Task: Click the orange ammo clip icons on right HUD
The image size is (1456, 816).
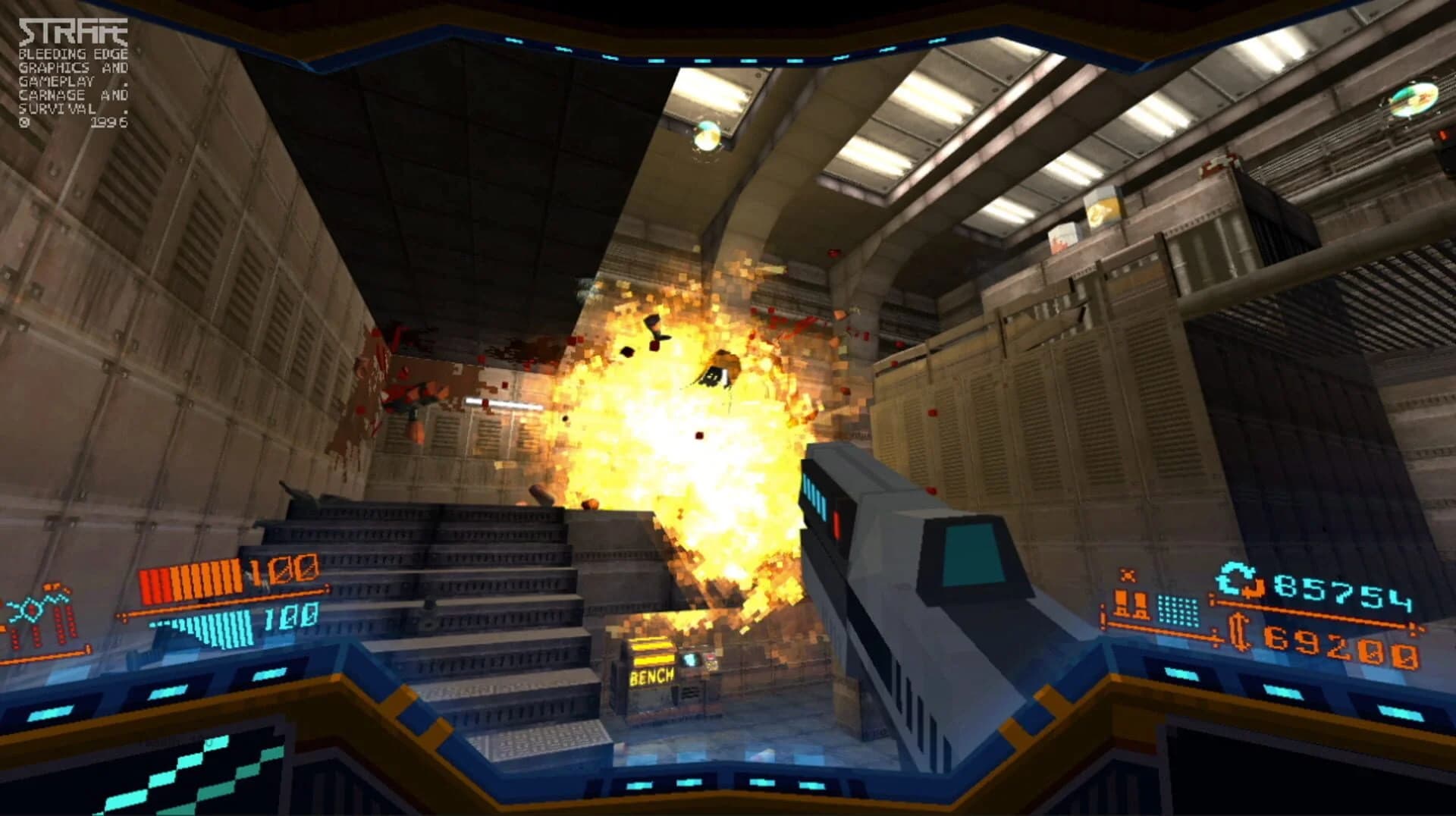Action: click(1130, 604)
